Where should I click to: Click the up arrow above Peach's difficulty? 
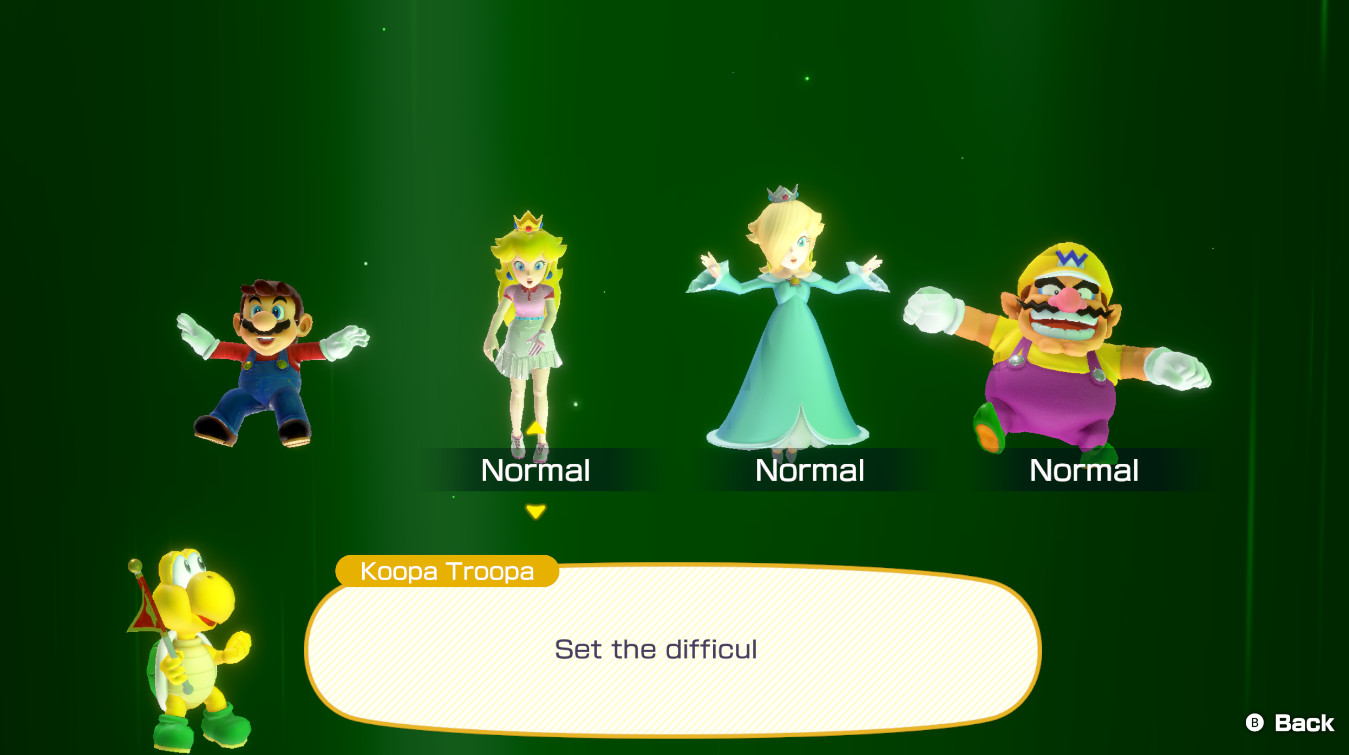coord(536,426)
